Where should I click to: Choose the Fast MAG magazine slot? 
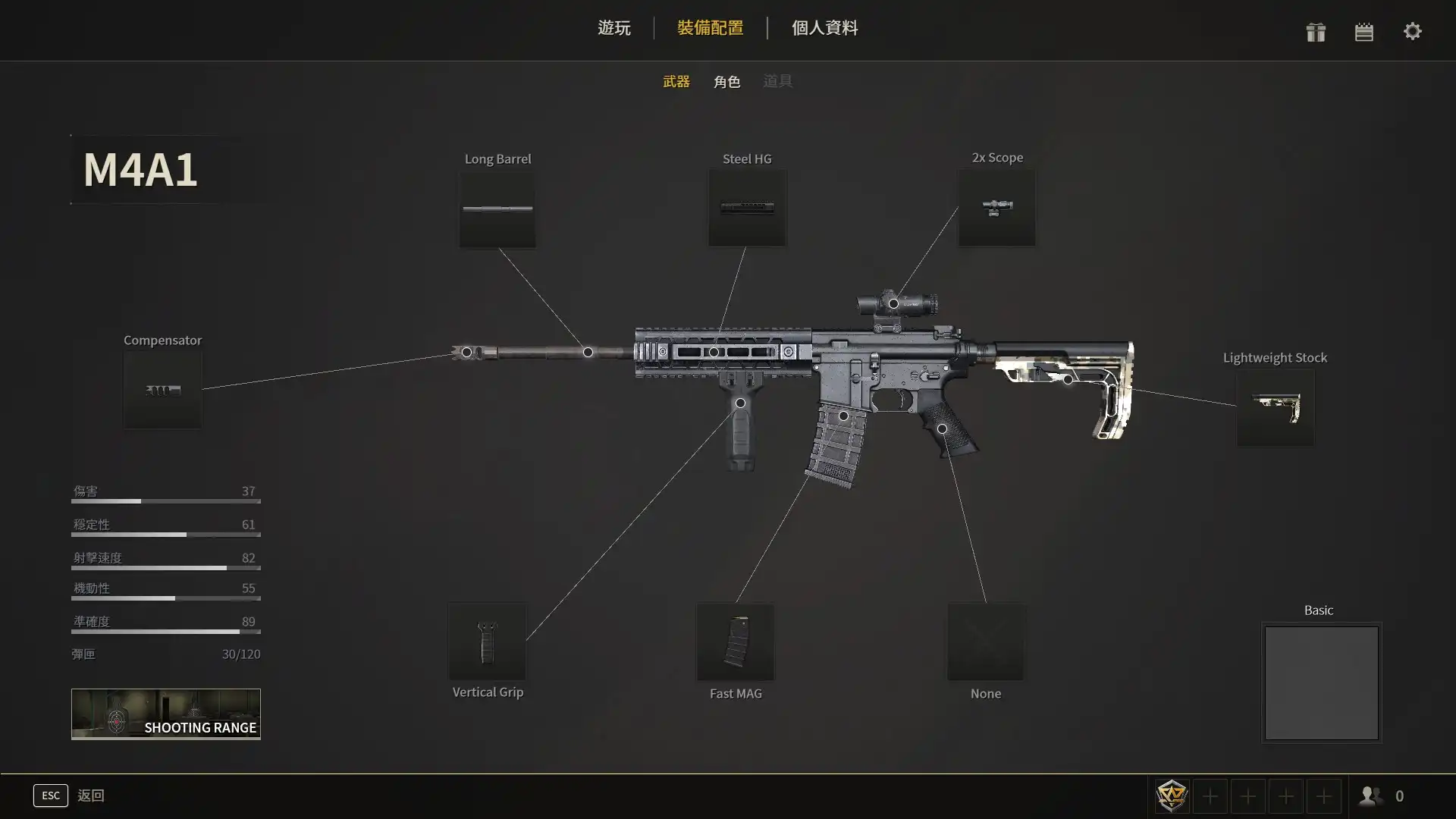click(x=736, y=642)
